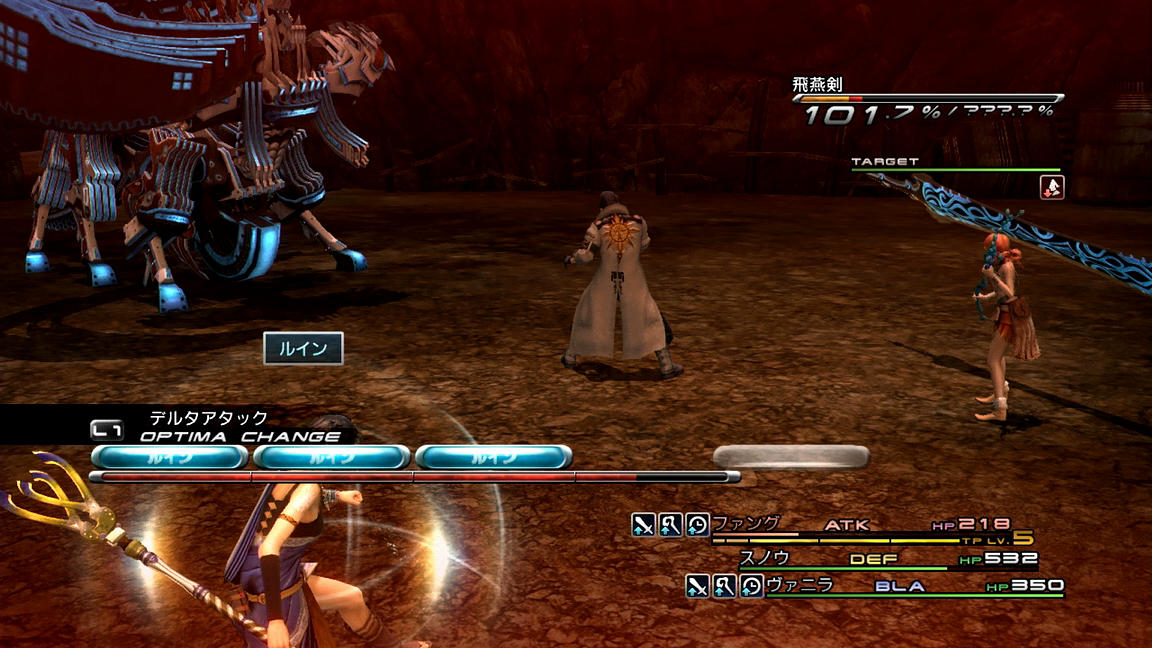Click the empty grey ATB slot
This screenshot has width=1152, height=648.
coord(790,457)
